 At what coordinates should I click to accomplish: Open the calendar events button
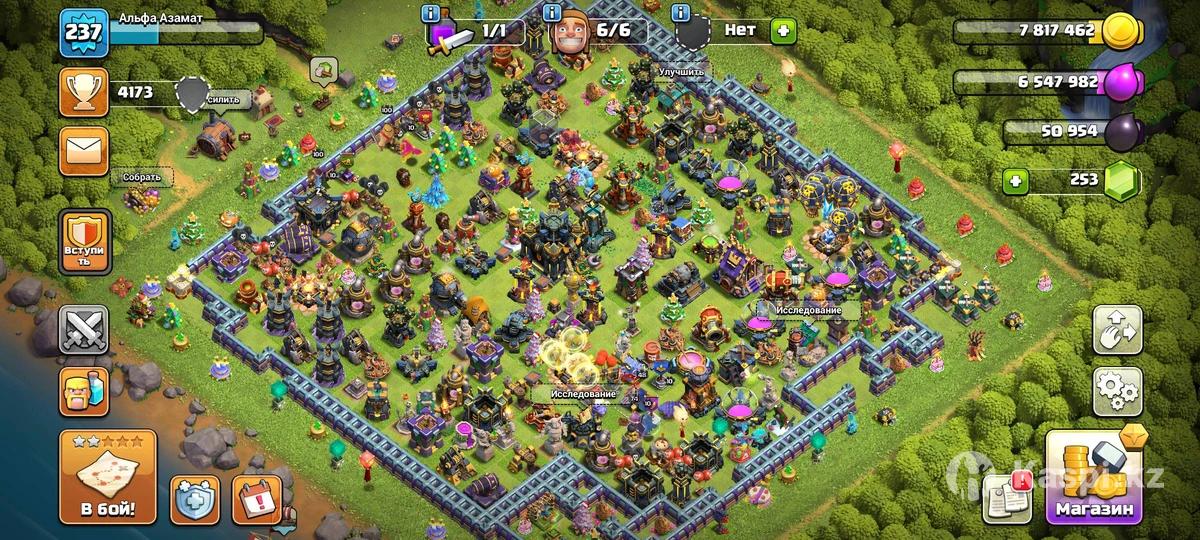pyautogui.click(x=256, y=499)
